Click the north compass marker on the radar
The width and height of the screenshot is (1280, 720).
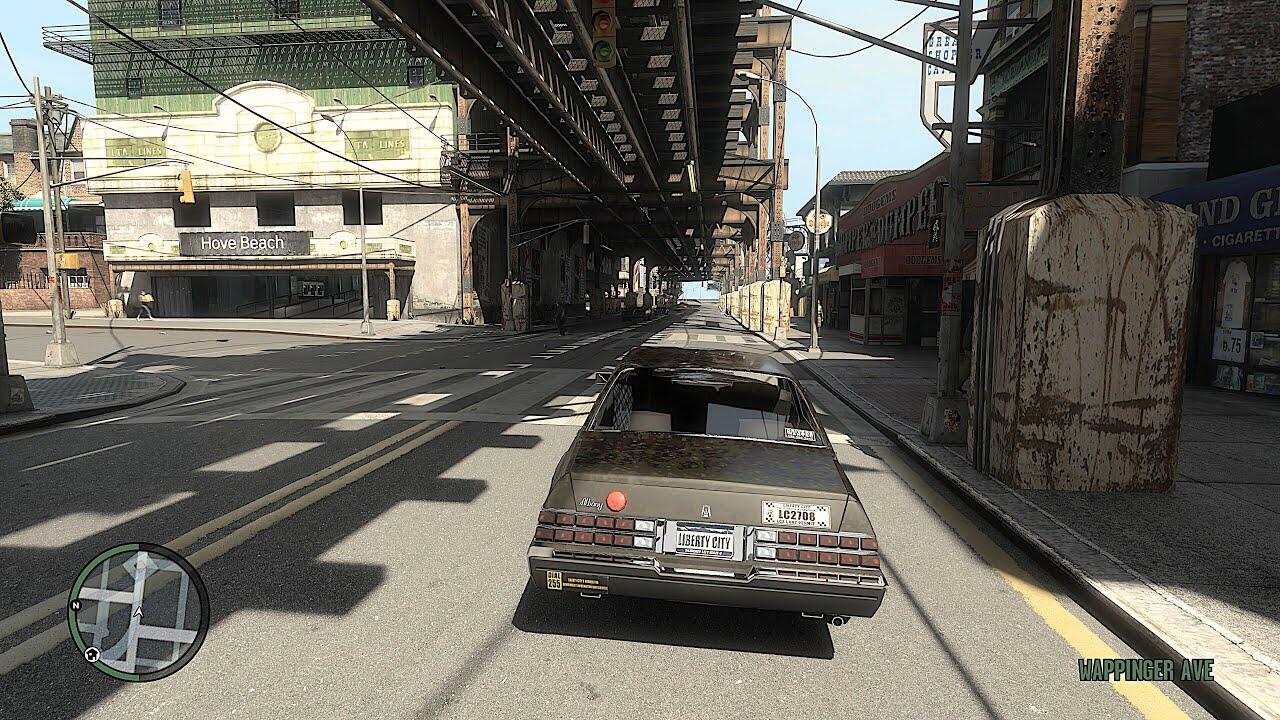click(x=75, y=606)
